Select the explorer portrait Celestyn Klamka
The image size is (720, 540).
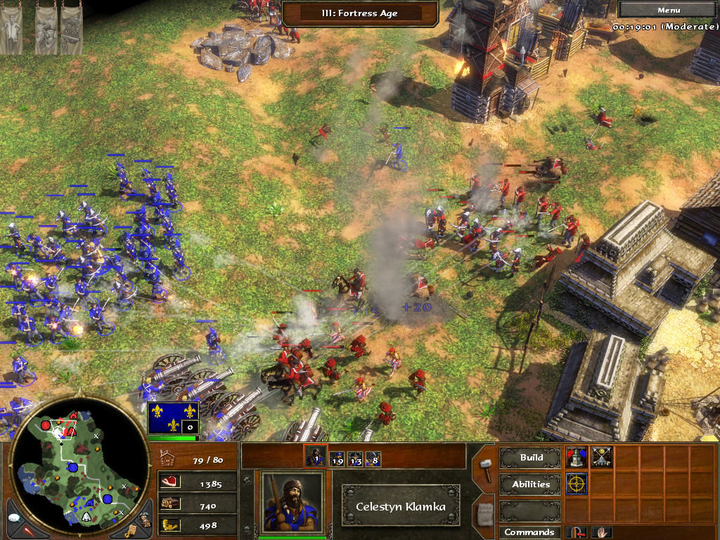(292, 502)
